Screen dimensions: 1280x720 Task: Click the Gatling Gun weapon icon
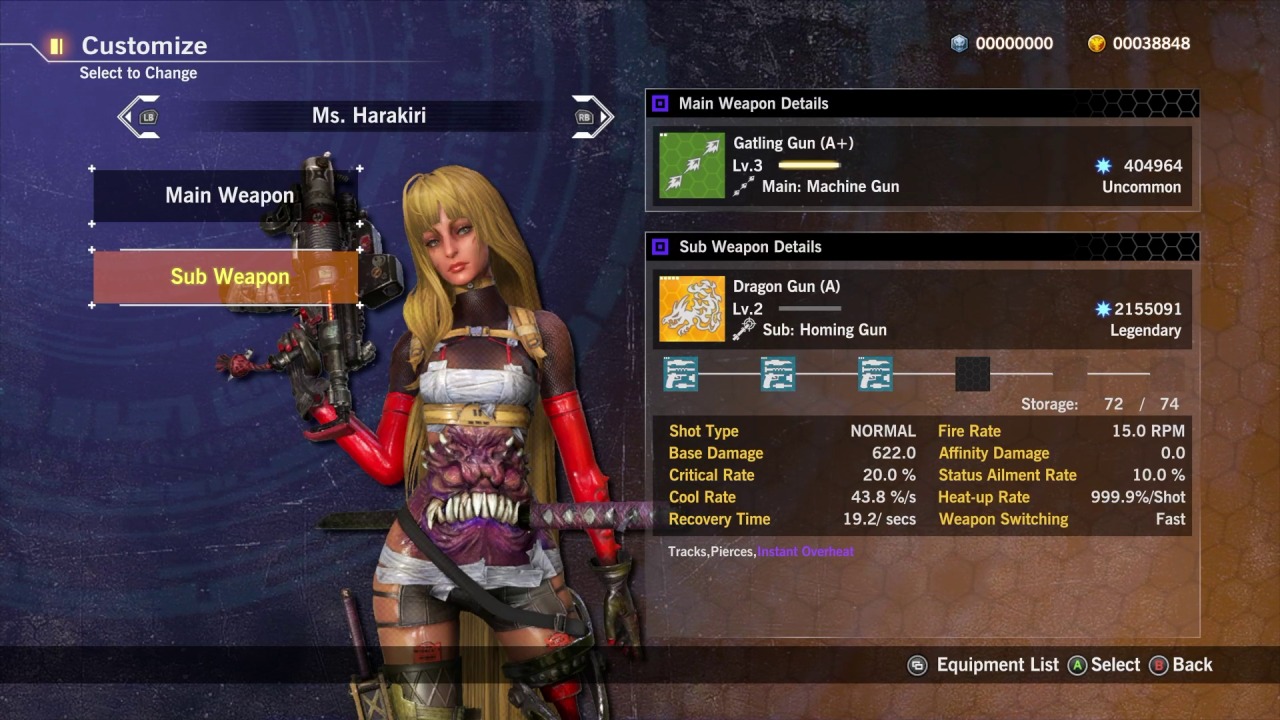(x=691, y=165)
